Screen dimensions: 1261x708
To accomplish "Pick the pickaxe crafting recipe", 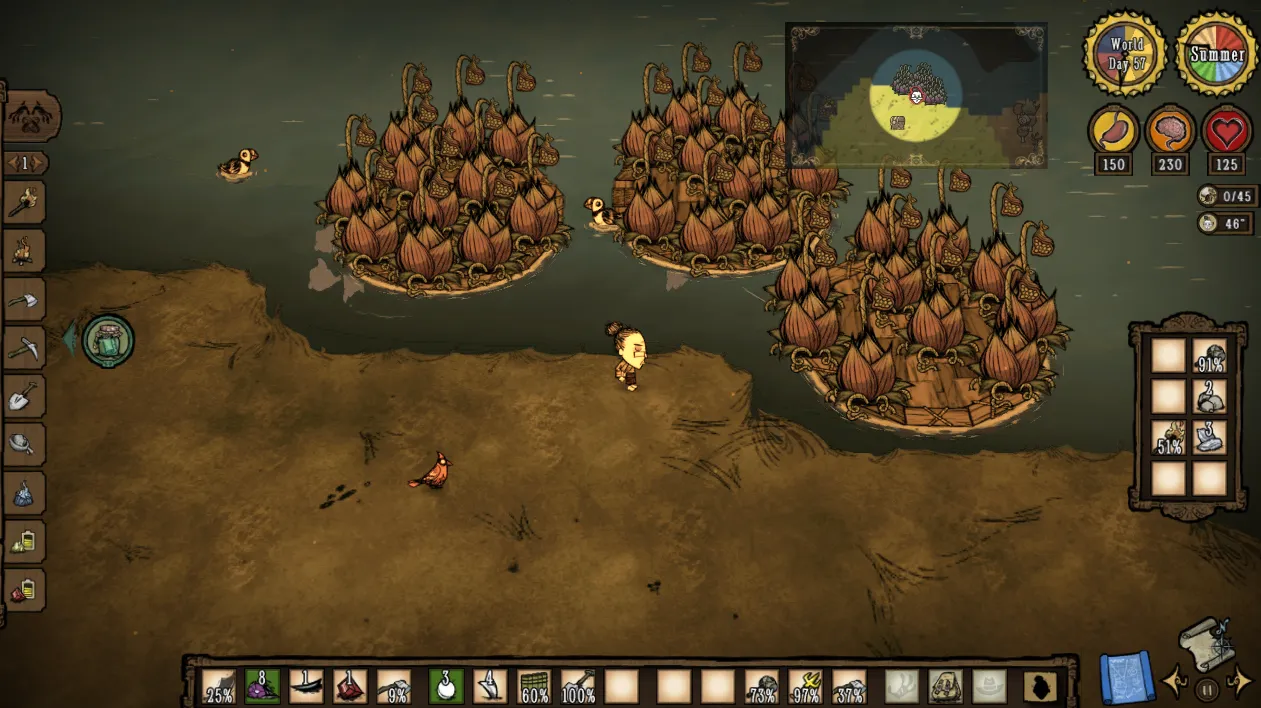I will (24, 348).
